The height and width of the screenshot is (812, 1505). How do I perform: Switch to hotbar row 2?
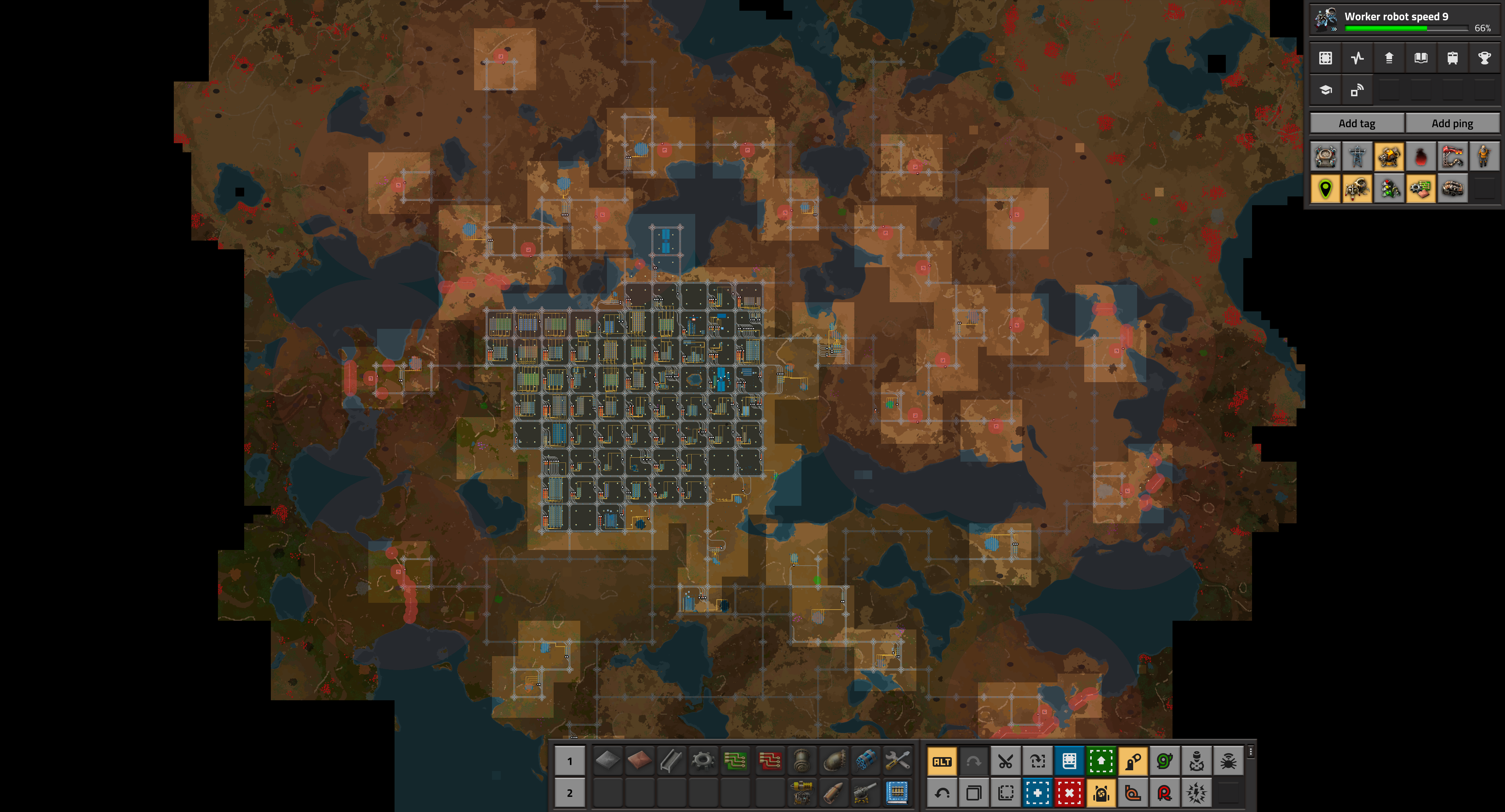tap(570, 793)
